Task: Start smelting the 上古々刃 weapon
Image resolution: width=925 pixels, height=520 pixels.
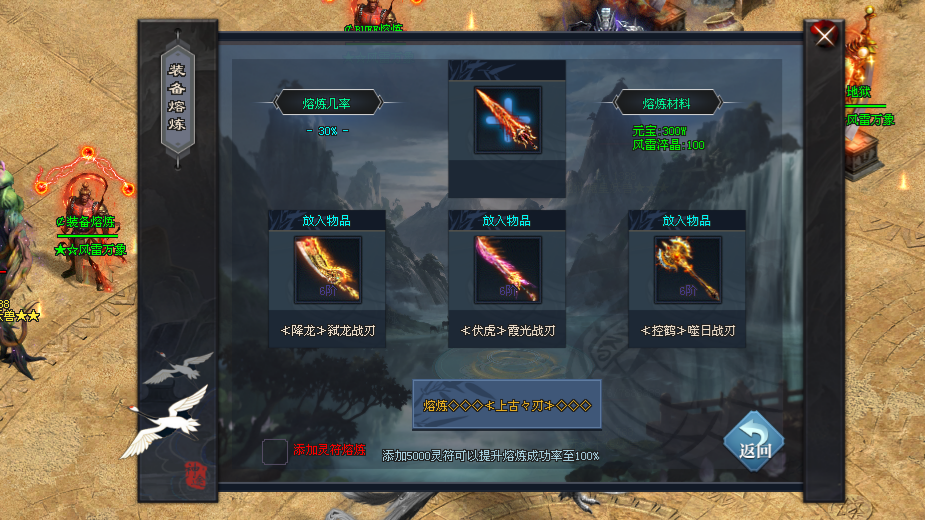Action: pos(507,405)
